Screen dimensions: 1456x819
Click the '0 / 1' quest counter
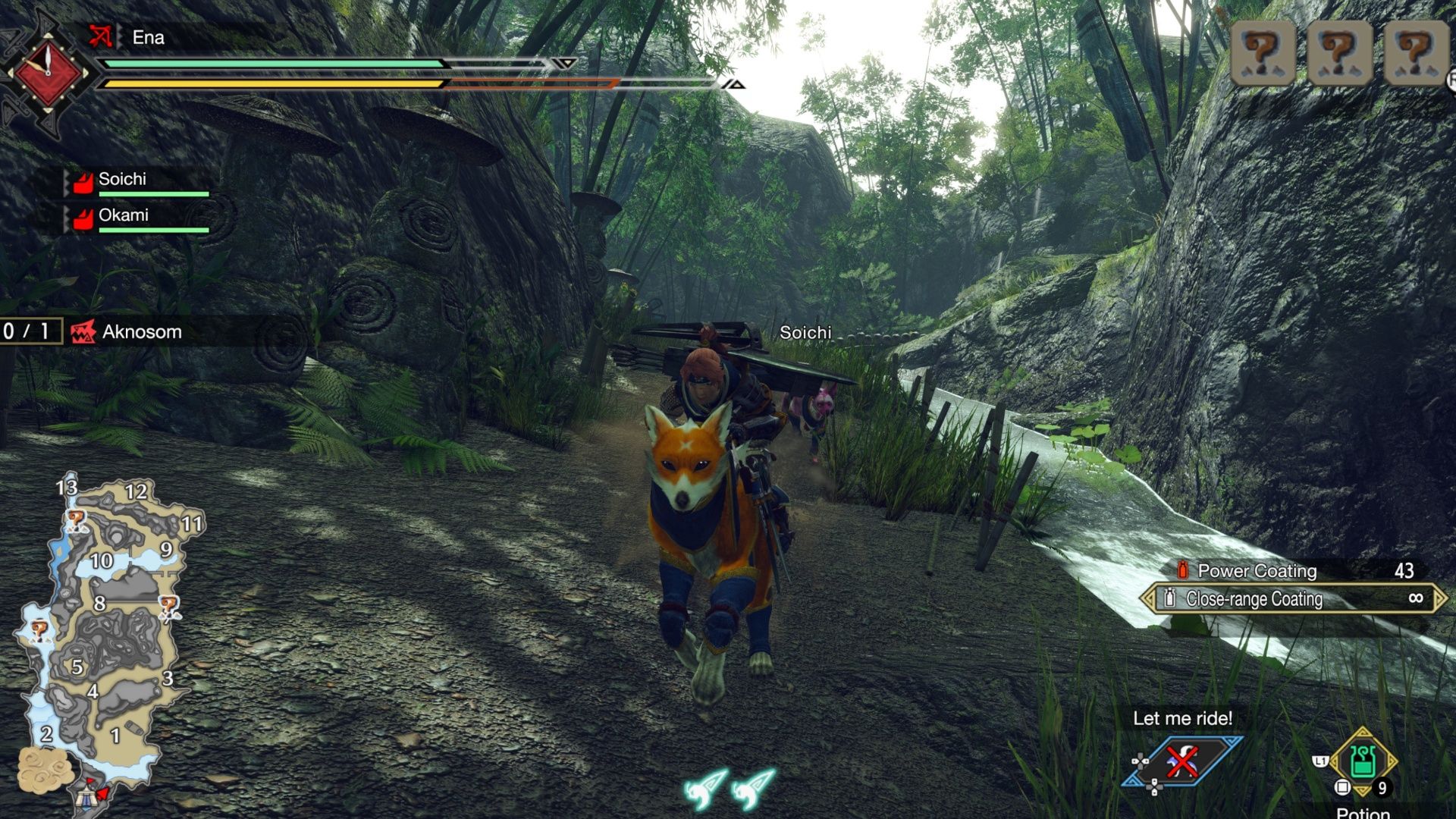pyautogui.click(x=25, y=331)
